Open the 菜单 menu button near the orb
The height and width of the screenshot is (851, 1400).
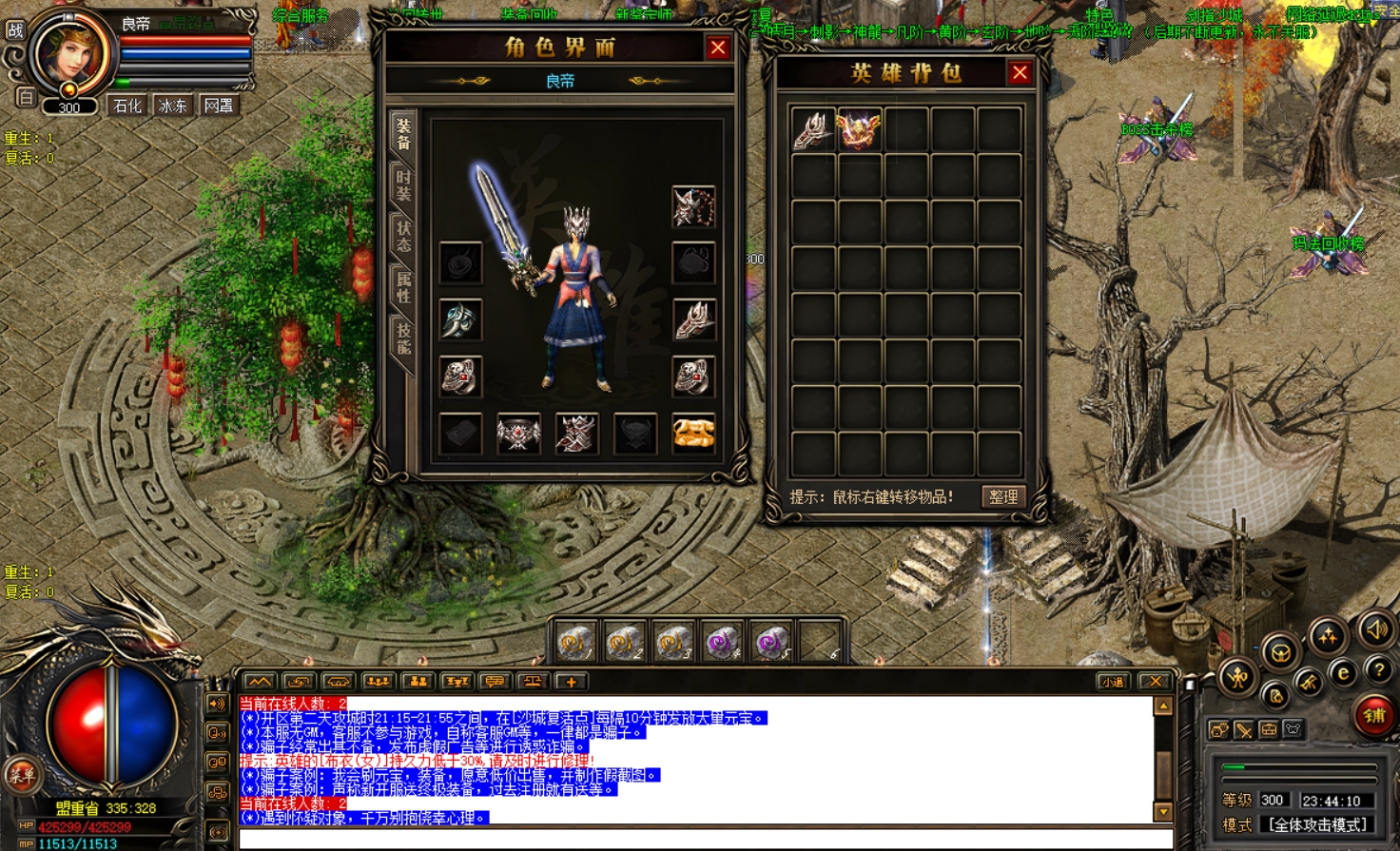(21, 775)
